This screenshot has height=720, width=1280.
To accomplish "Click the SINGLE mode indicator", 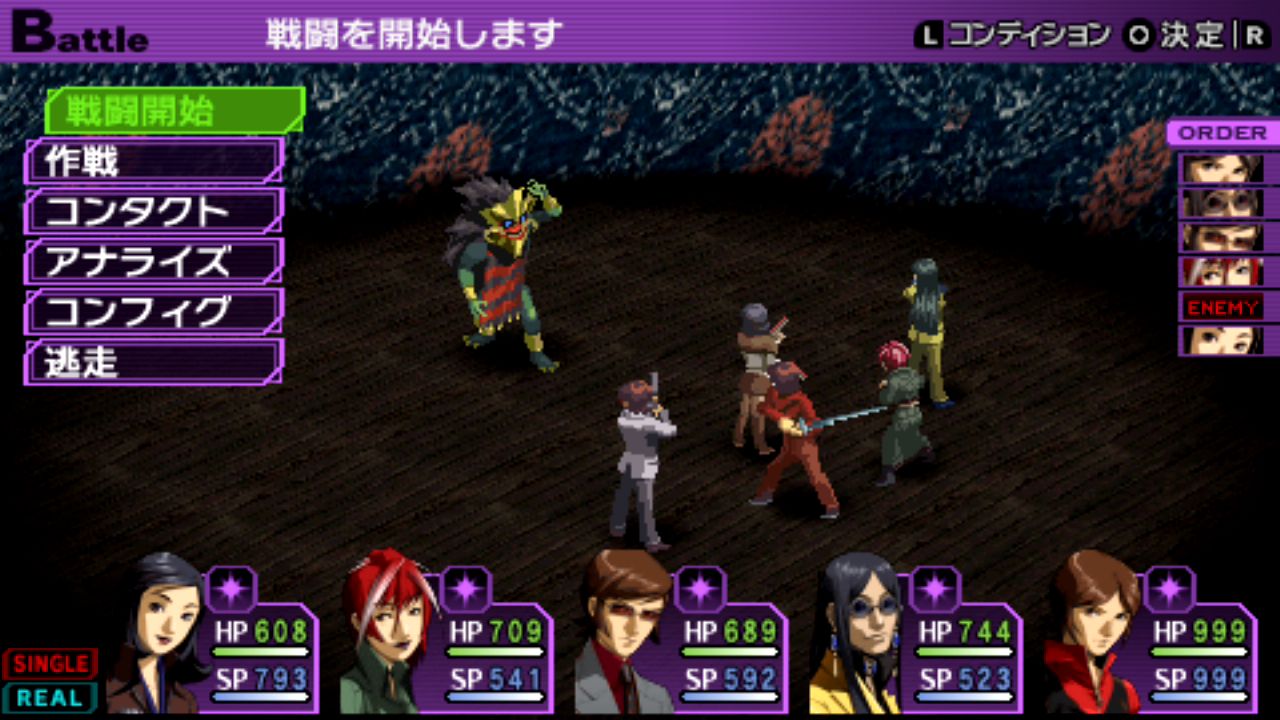I will click(50, 664).
